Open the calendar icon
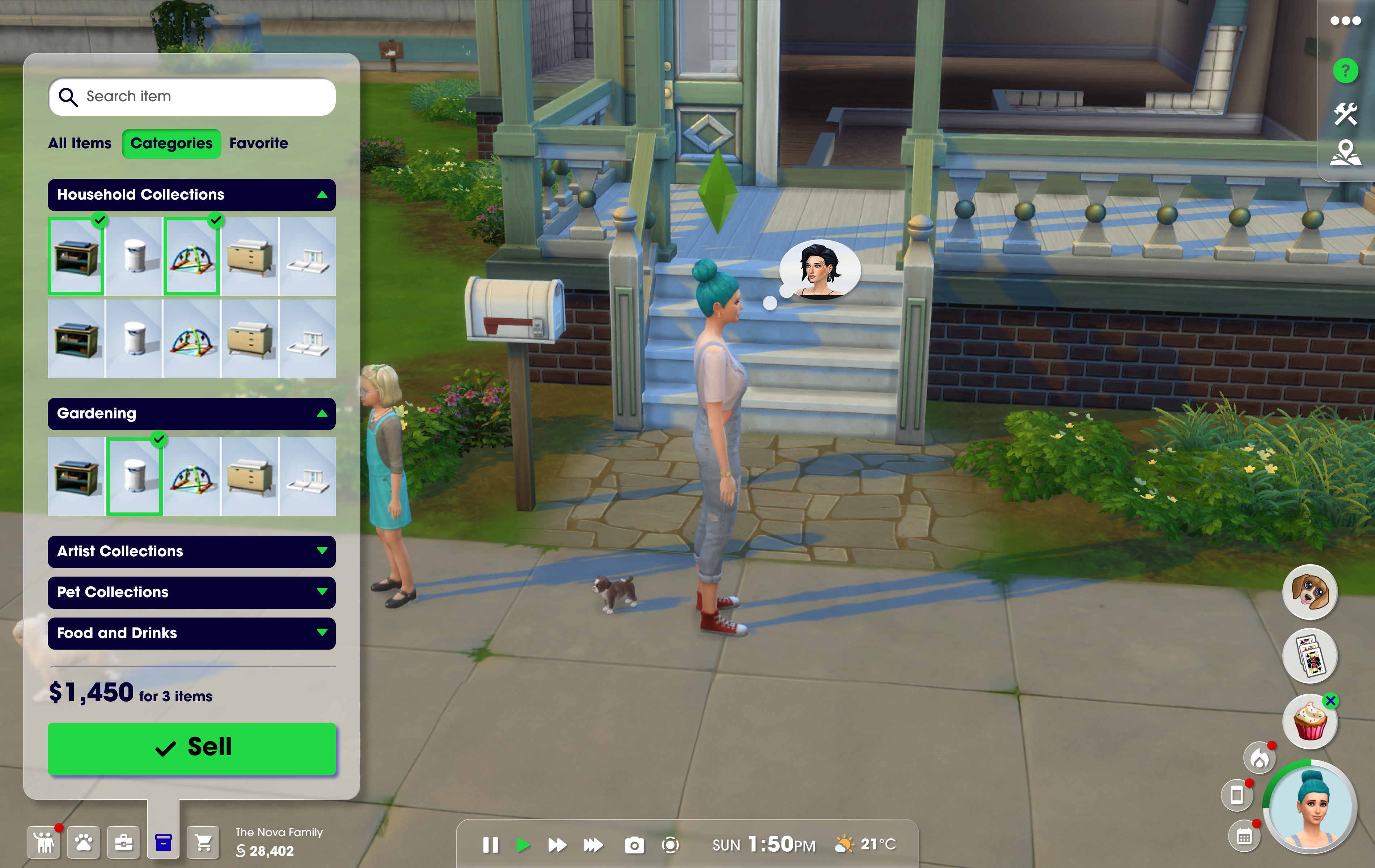 click(1245, 837)
